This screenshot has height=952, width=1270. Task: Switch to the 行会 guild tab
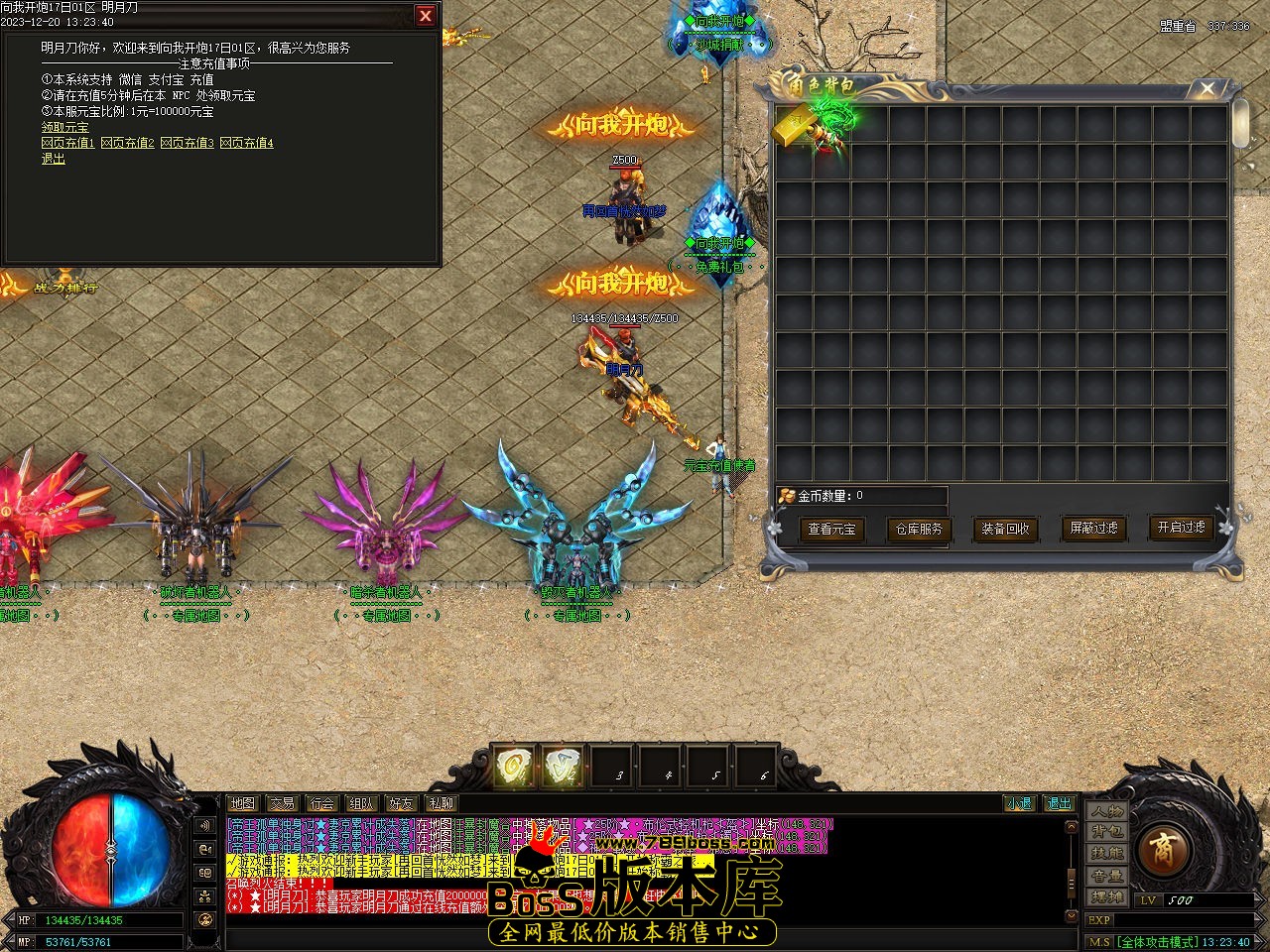[x=320, y=803]
